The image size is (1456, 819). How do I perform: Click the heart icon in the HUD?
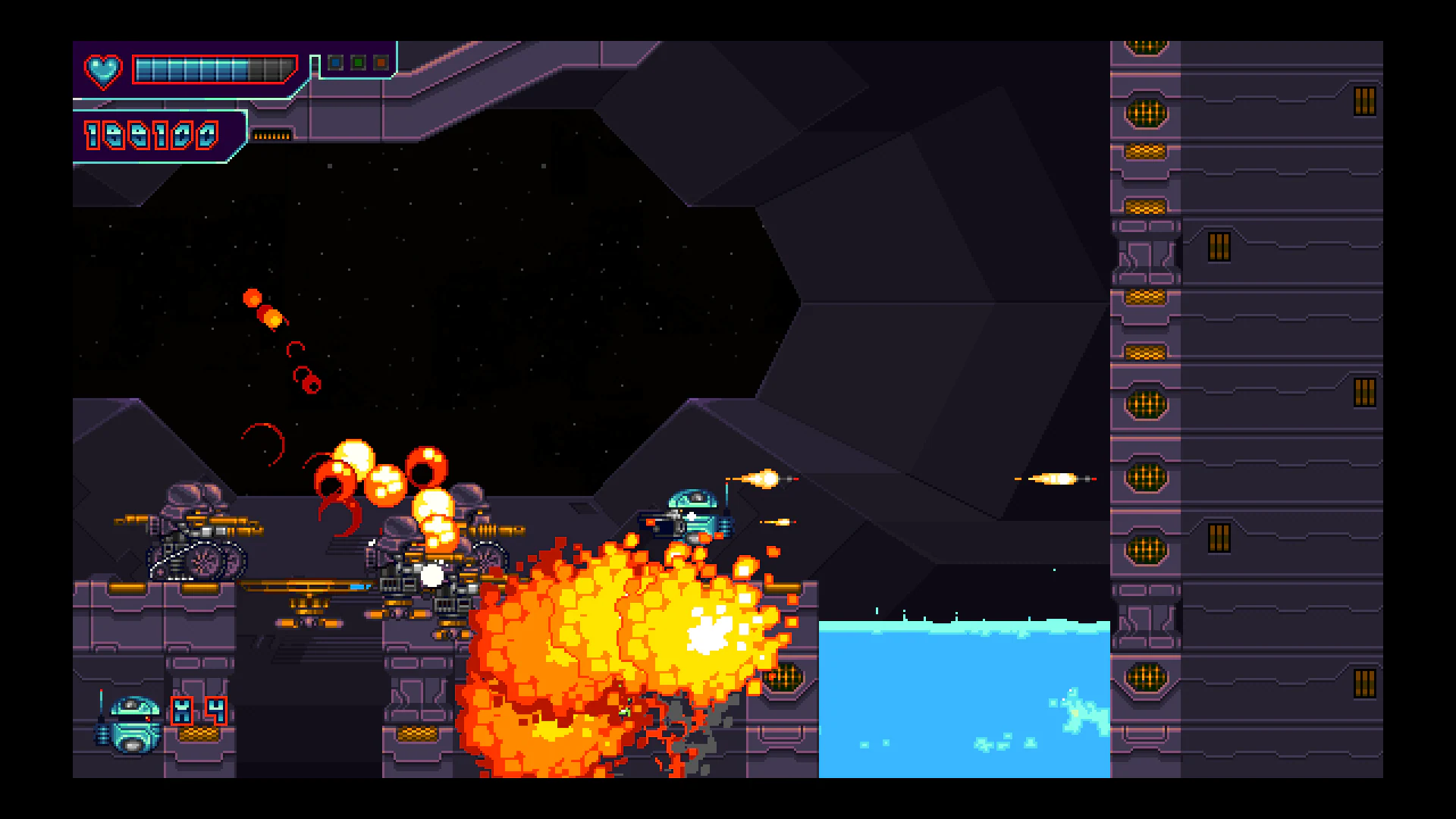pyautogui.click(x=102, y=70)
